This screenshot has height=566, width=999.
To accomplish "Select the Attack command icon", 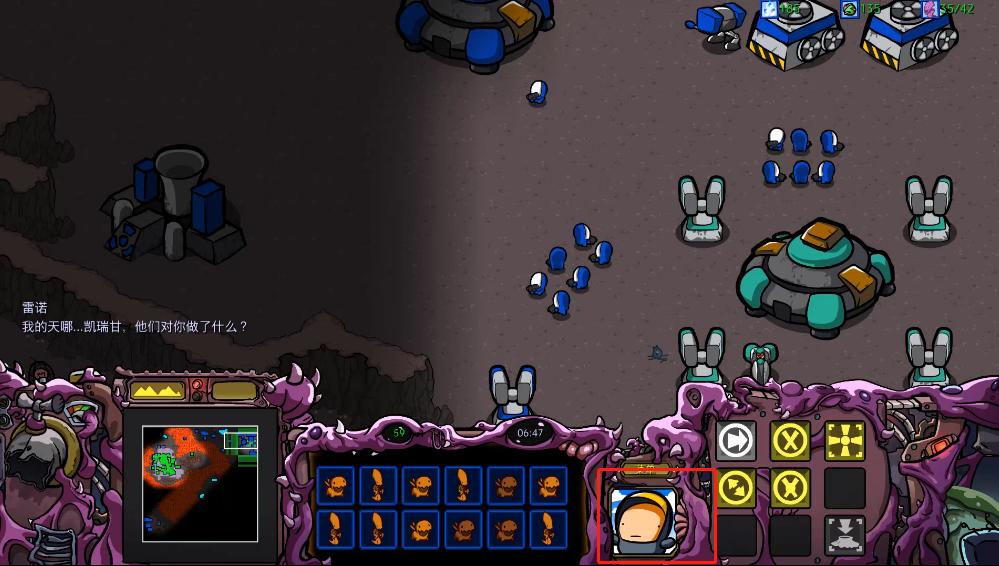I will click(x=844, y=441).
